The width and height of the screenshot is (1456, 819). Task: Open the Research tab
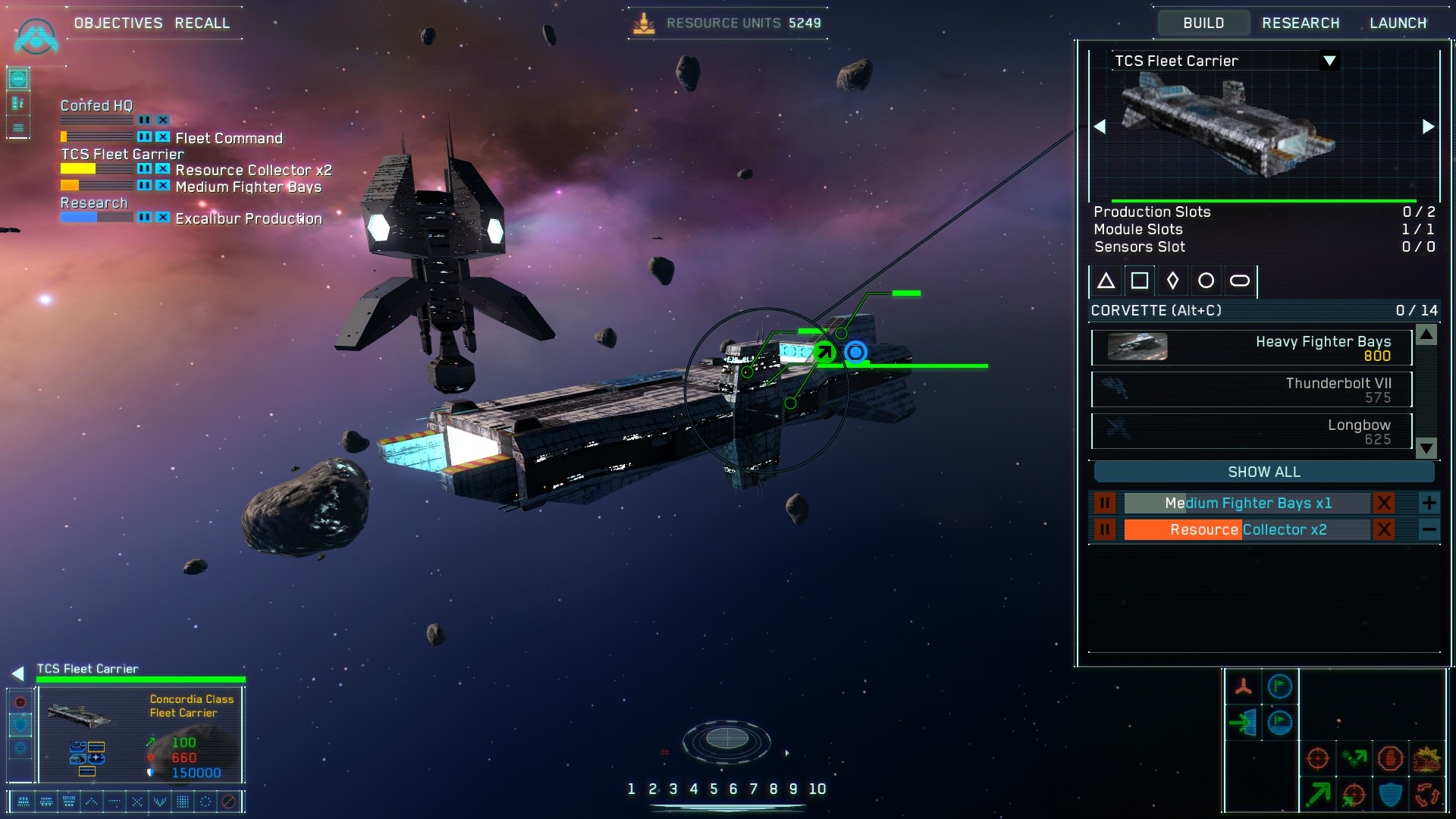tap(1301, 23)
